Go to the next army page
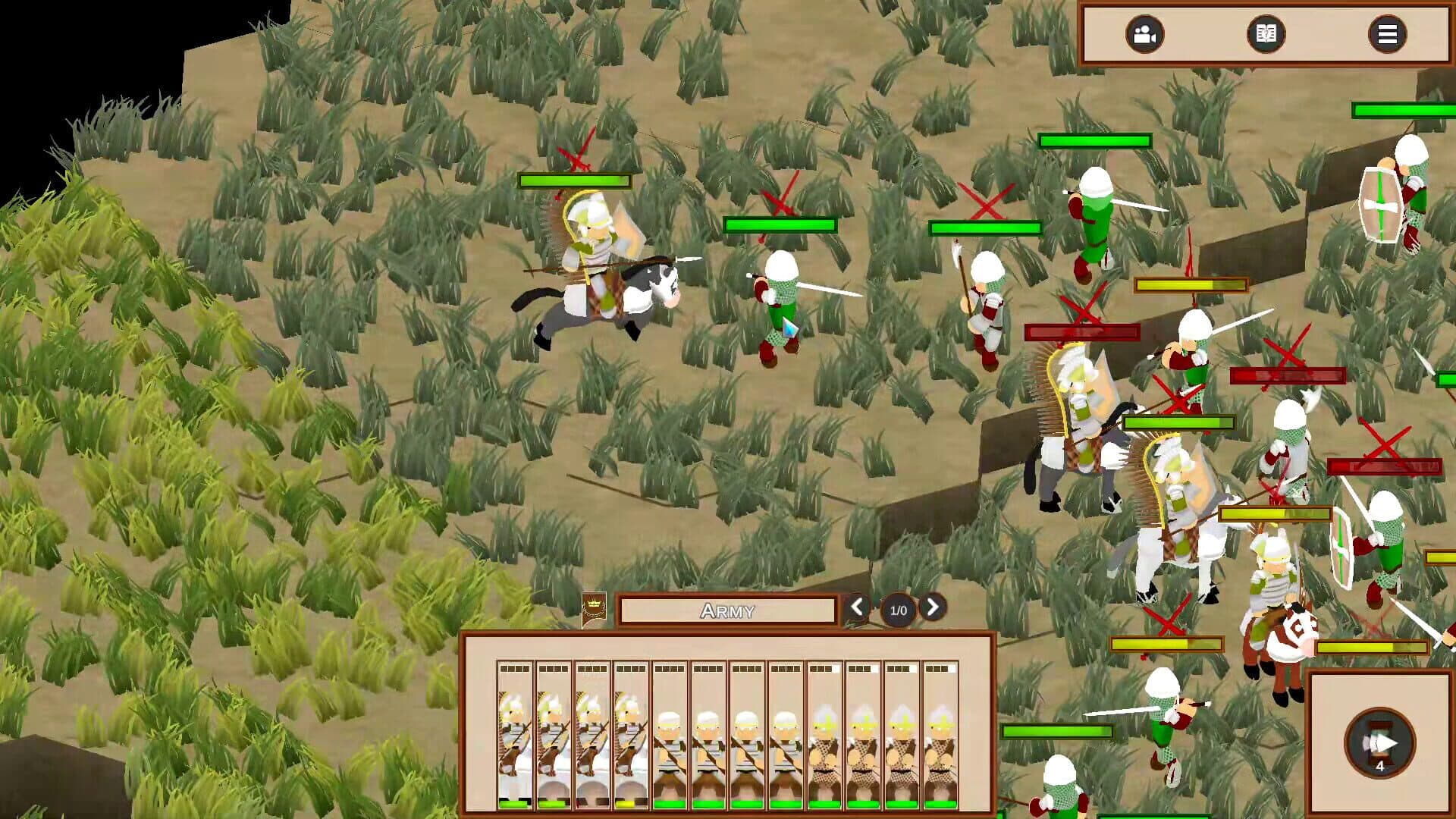The height and width of the screenshot is (819, 1456). [933, 607]
